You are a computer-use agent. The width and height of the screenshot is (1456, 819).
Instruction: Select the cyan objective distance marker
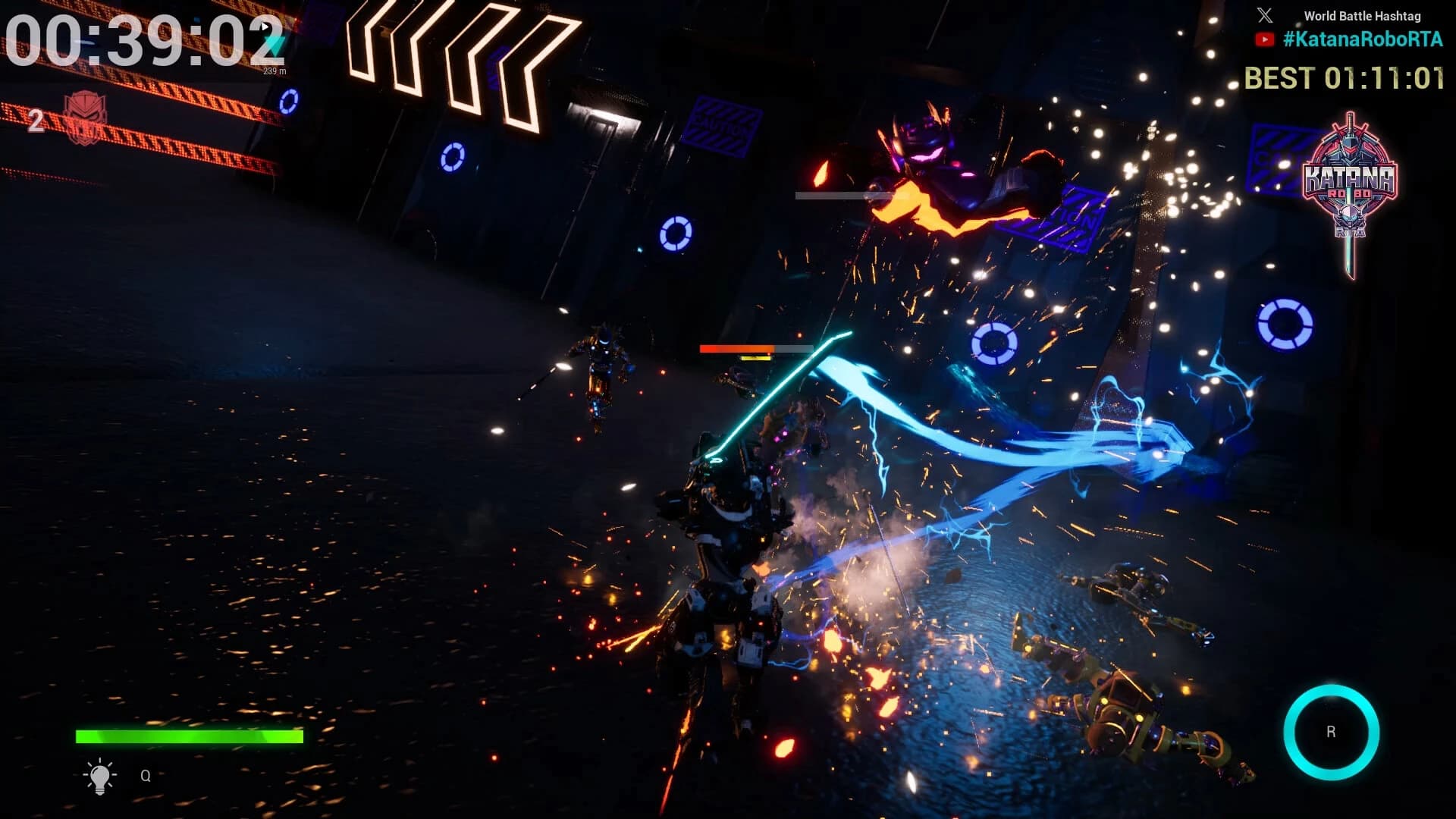pyautogui.click(x=275, y=47)
